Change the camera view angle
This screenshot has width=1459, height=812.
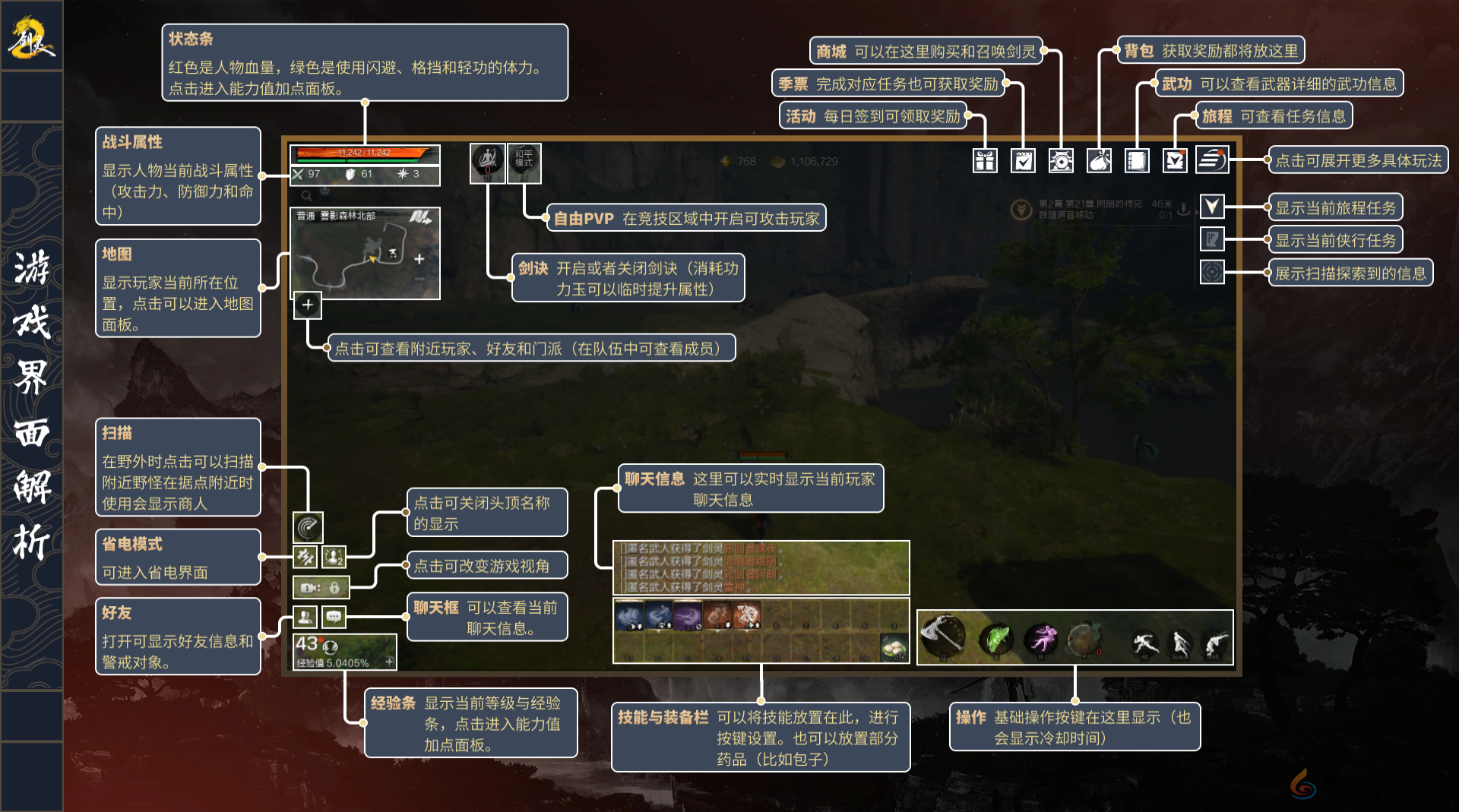point(321,587)
